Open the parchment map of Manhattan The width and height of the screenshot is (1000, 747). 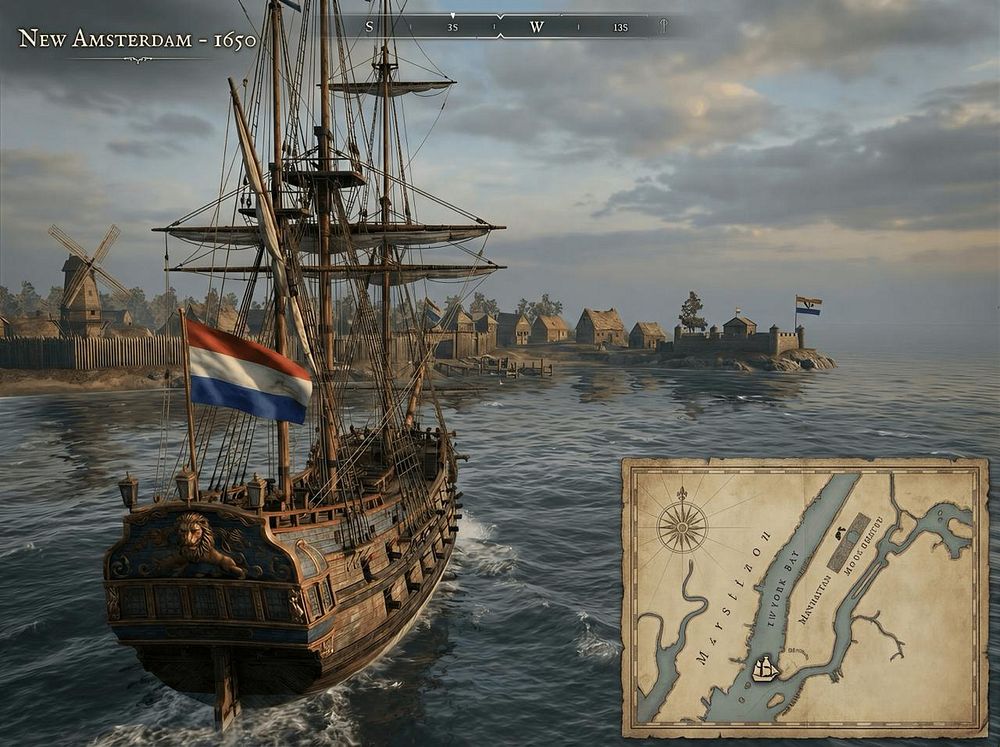click(x=804, y=597)
